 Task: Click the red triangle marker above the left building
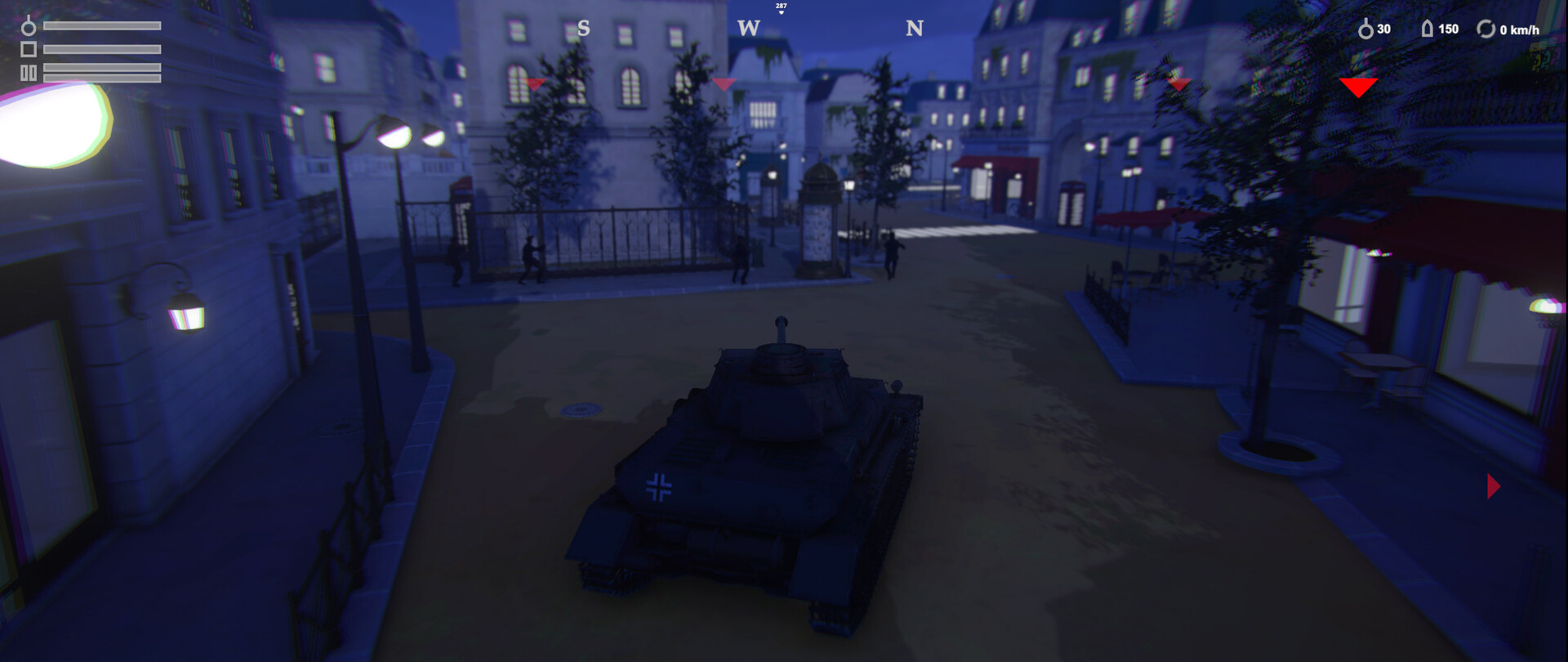pyautogui.click(x=535, y=84)
